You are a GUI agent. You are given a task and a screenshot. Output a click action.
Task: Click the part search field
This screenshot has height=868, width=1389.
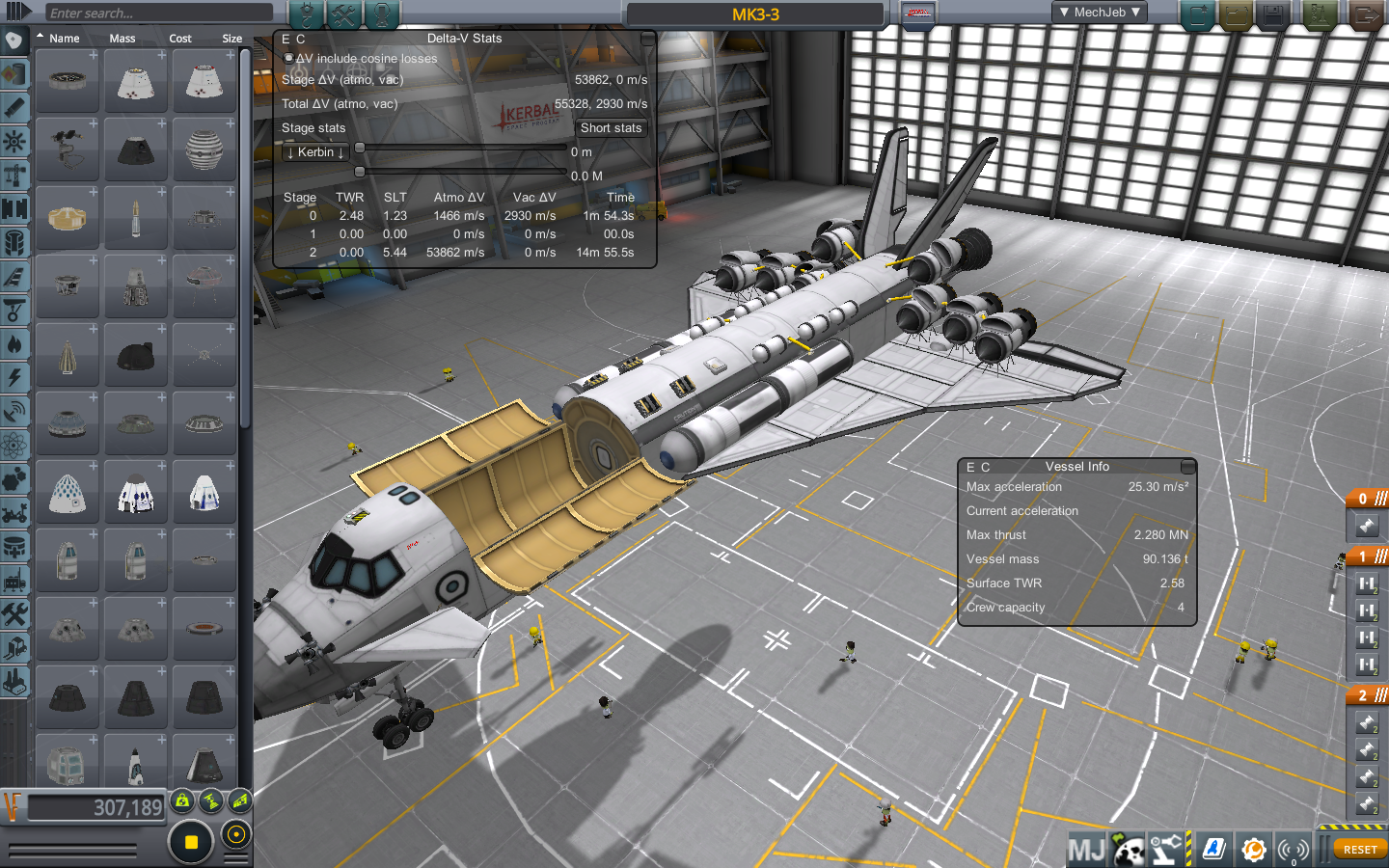[x=159, y=13]
